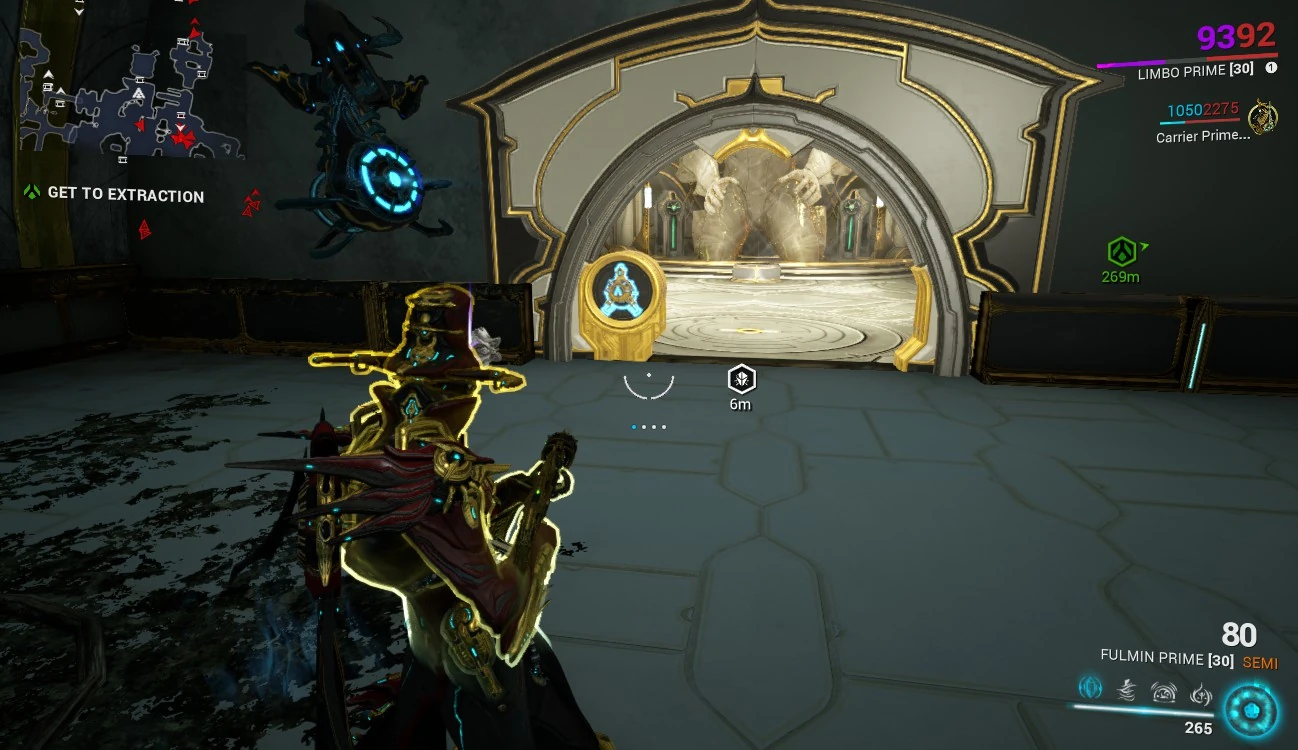
Task: Select the Carrier Prime companion portrait icon
Action: tap(1262, 116)
